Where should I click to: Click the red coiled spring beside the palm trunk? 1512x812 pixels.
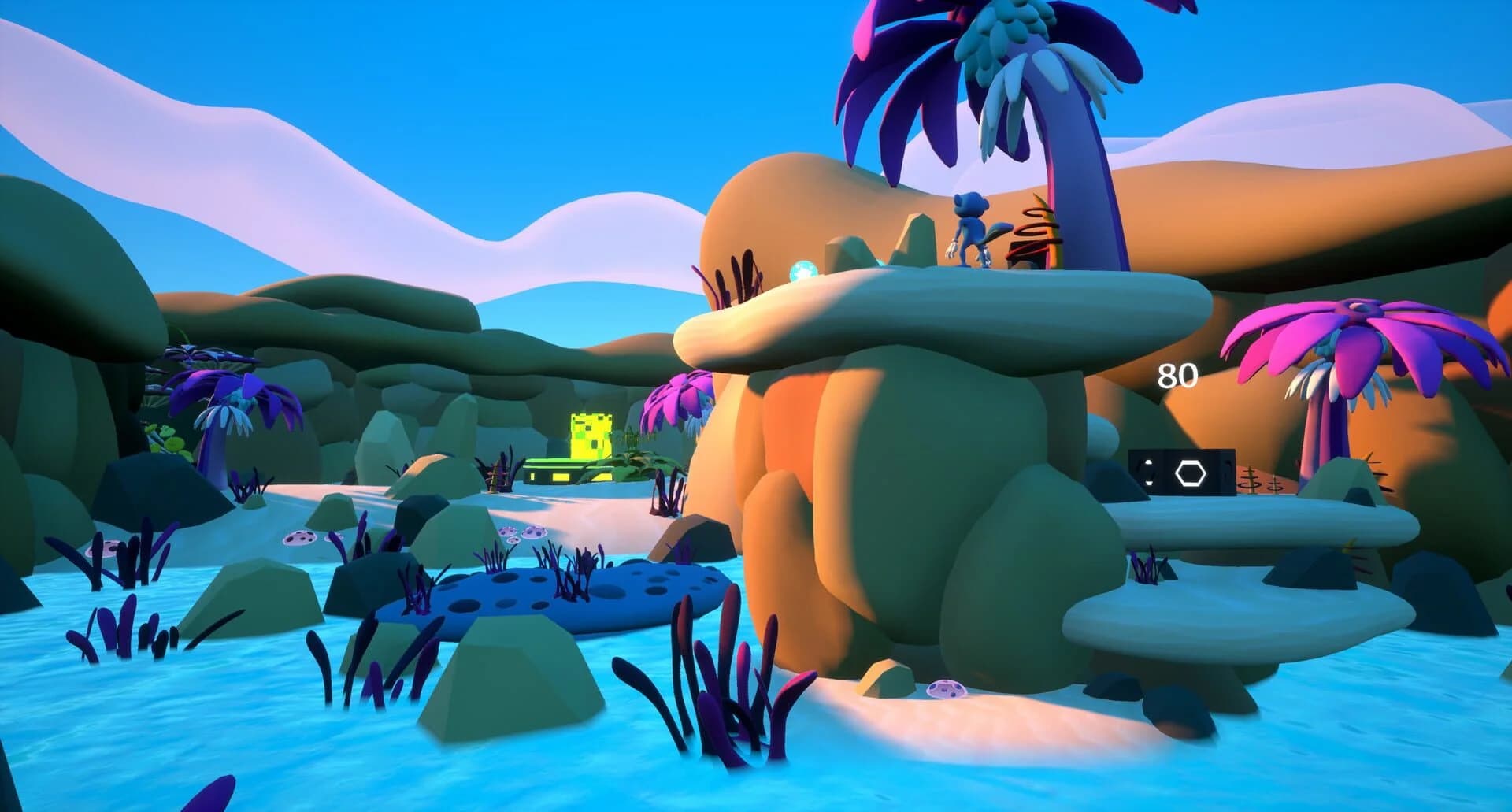tap(1034, 233)
